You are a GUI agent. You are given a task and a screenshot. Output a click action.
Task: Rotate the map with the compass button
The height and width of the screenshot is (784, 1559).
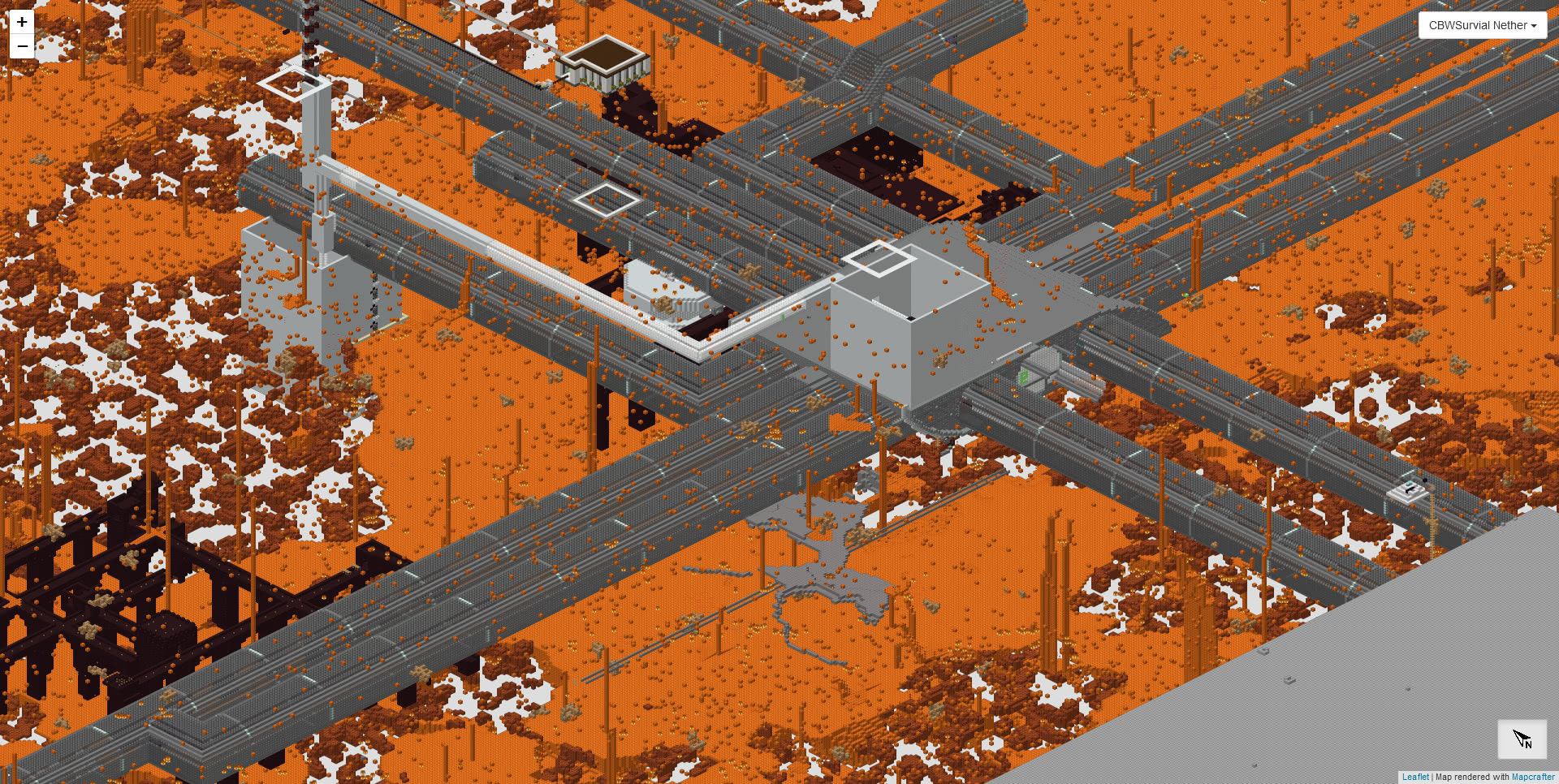[1522, 739]
